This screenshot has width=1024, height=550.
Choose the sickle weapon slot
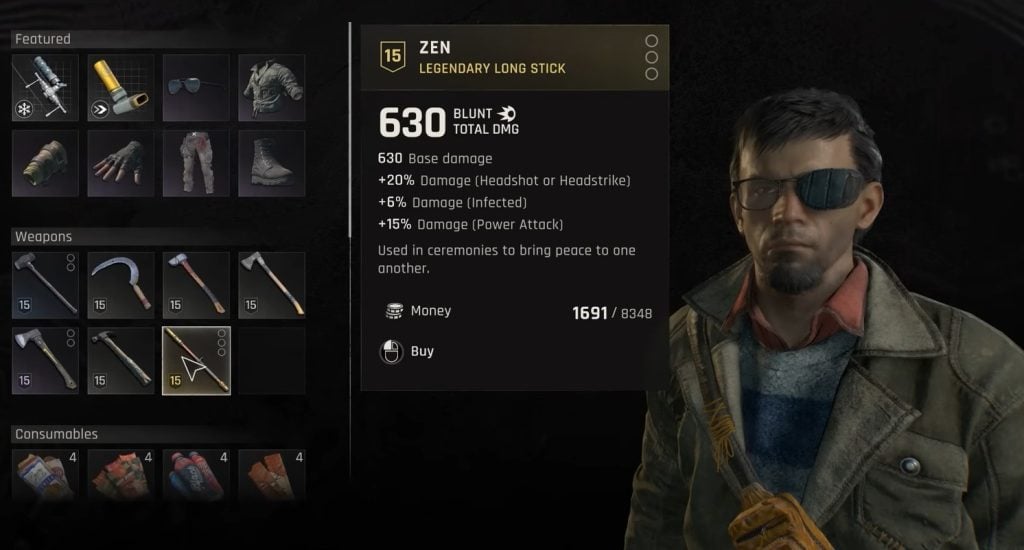point(121,284)
